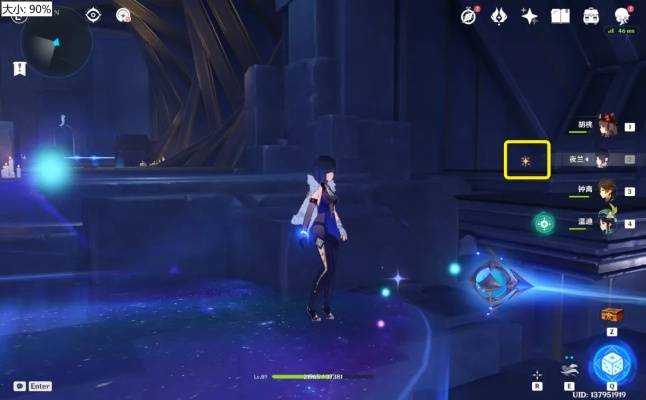Switch to party member 温迪
646x400 pixels.
tap(605, 222)
